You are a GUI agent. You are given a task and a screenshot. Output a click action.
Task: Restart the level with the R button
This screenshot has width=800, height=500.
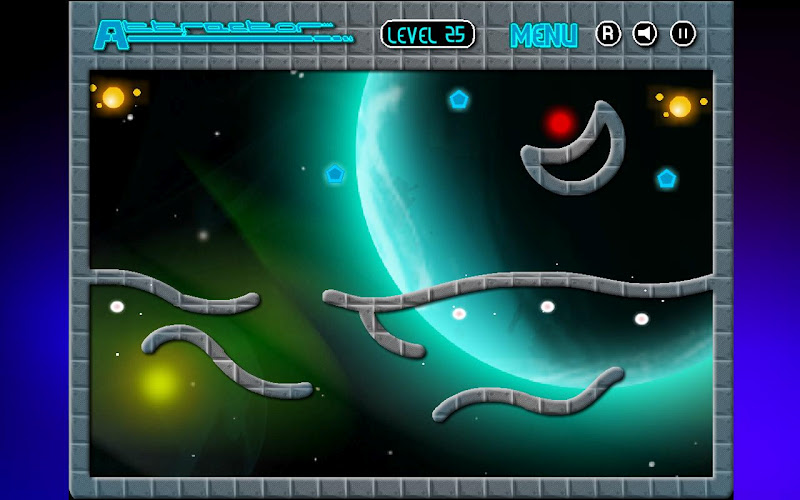(608, 34)
